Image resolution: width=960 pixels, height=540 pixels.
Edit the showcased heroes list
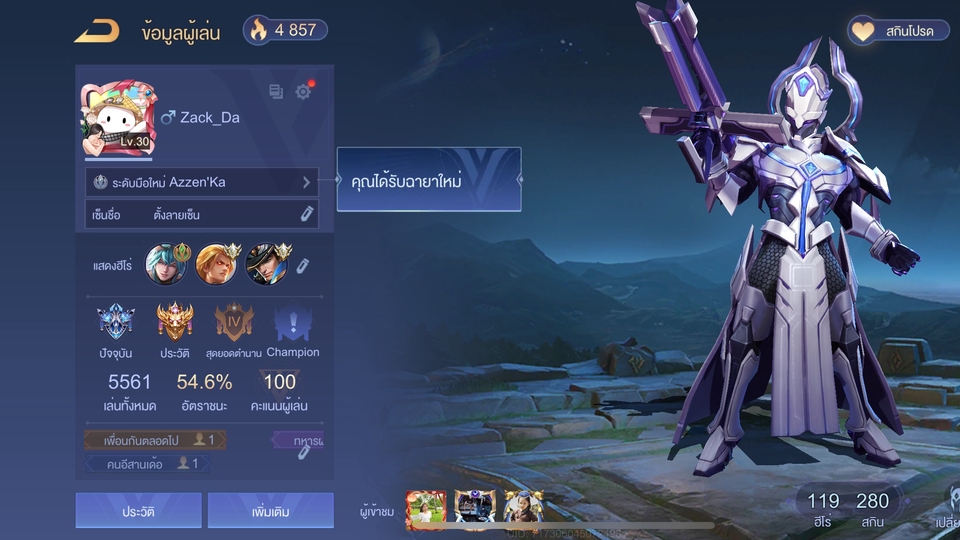pos(303,265)
